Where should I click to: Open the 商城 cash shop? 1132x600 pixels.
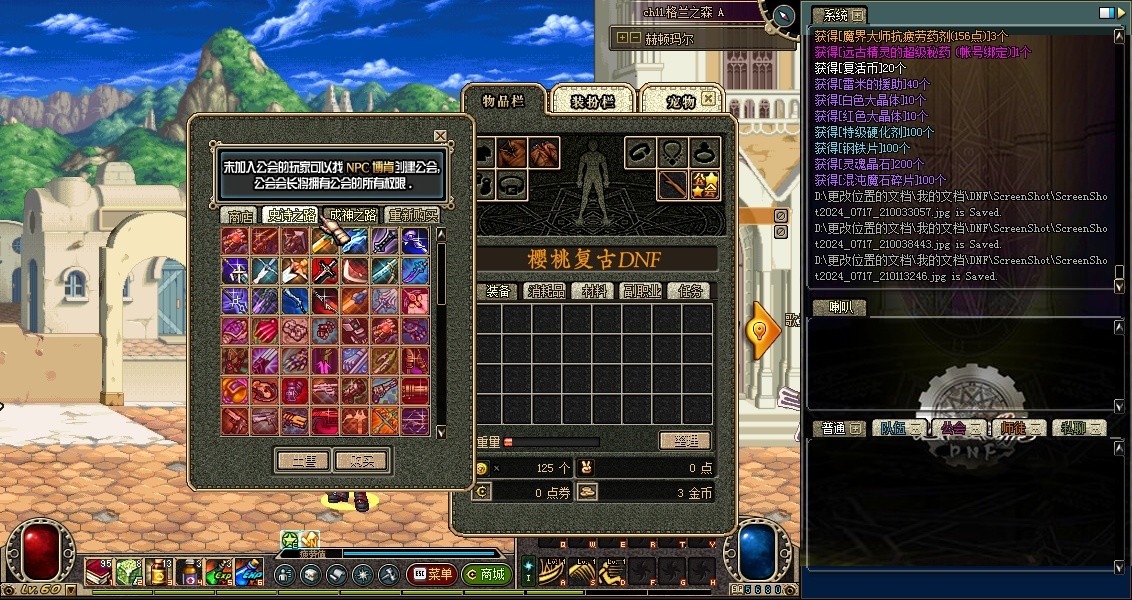487,575
